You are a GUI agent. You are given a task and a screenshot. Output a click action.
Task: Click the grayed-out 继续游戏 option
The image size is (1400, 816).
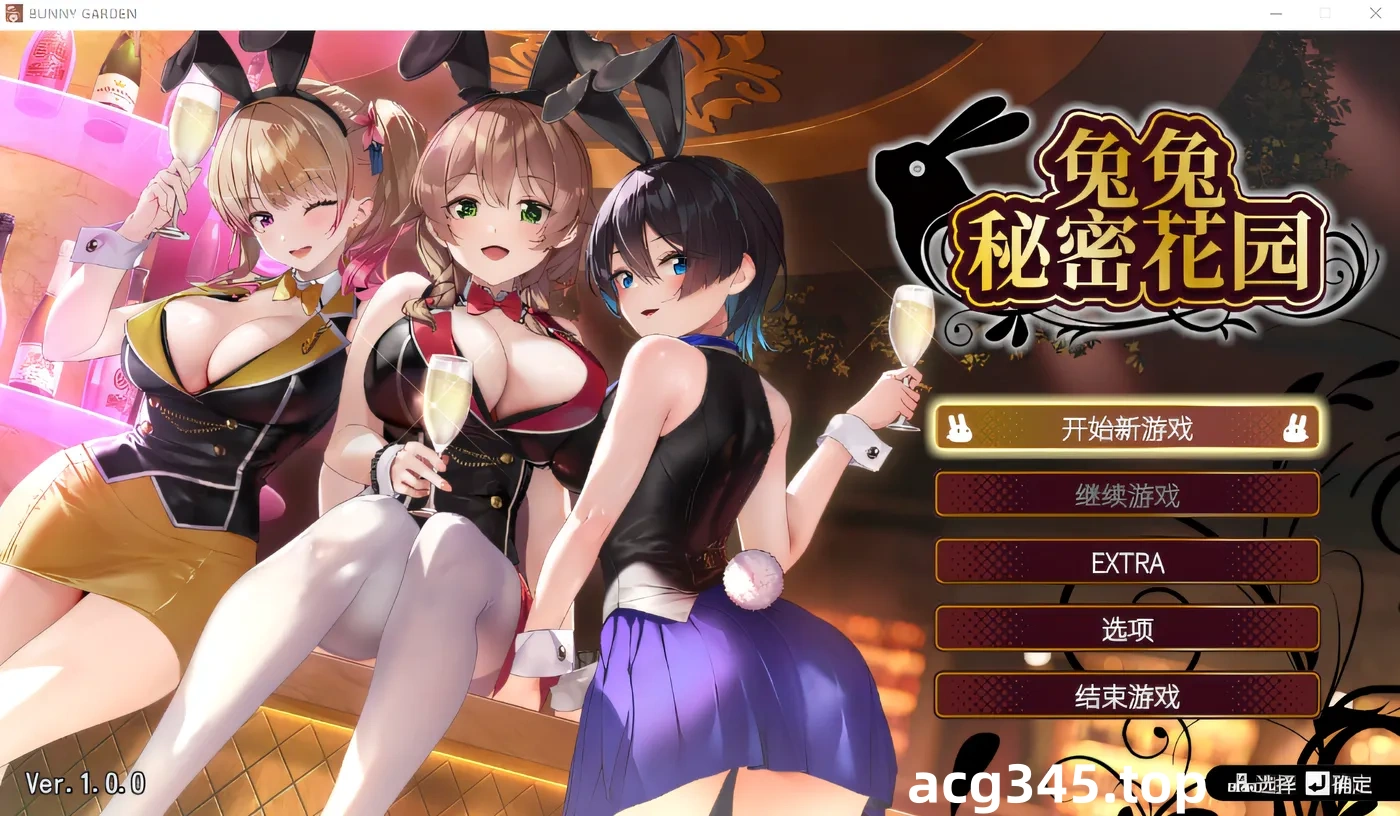click(1127, 494)
